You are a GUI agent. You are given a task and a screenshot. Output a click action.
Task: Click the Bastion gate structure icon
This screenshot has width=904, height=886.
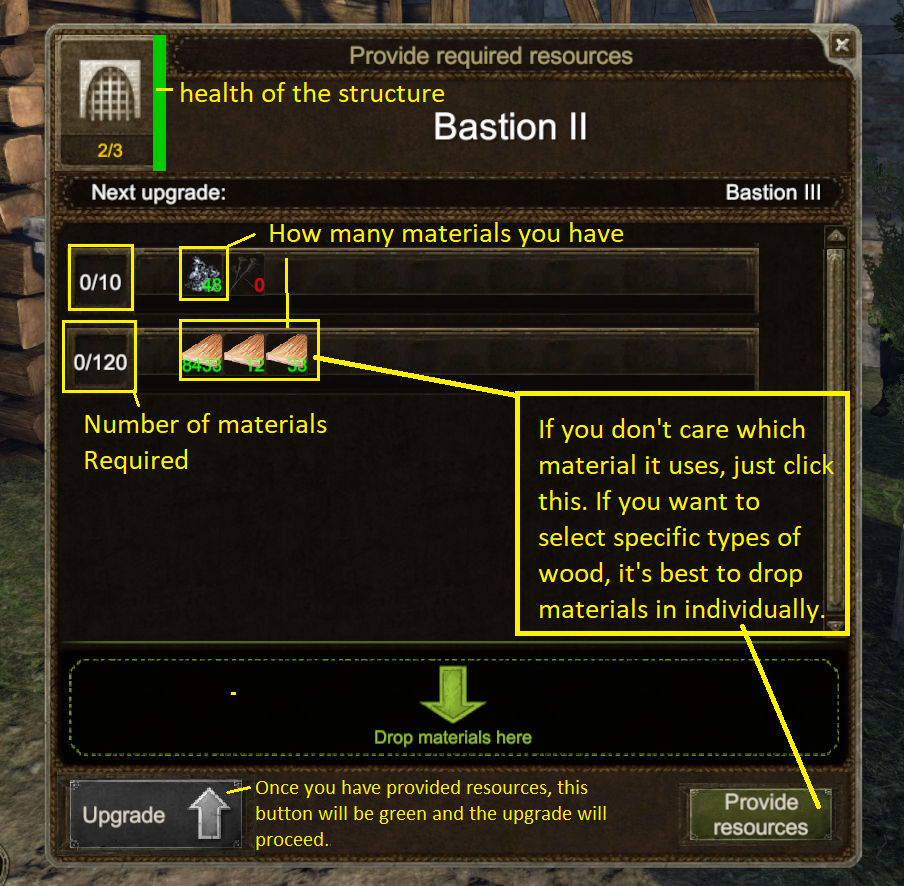[x=106, y=95]
